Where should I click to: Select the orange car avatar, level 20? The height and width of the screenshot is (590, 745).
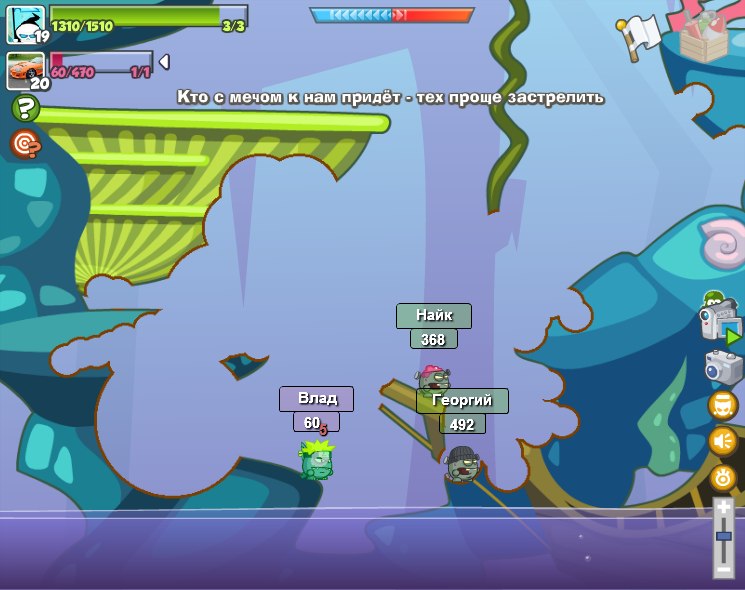click(x=25, y=70)
